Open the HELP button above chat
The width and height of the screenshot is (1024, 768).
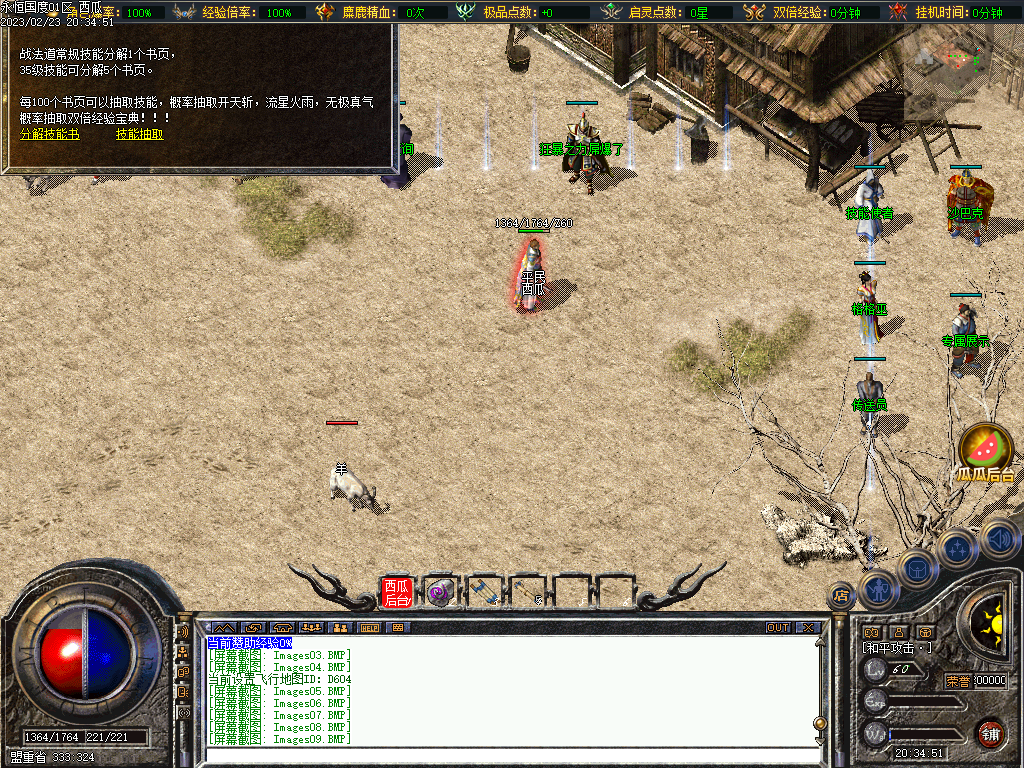pos(370,627)
